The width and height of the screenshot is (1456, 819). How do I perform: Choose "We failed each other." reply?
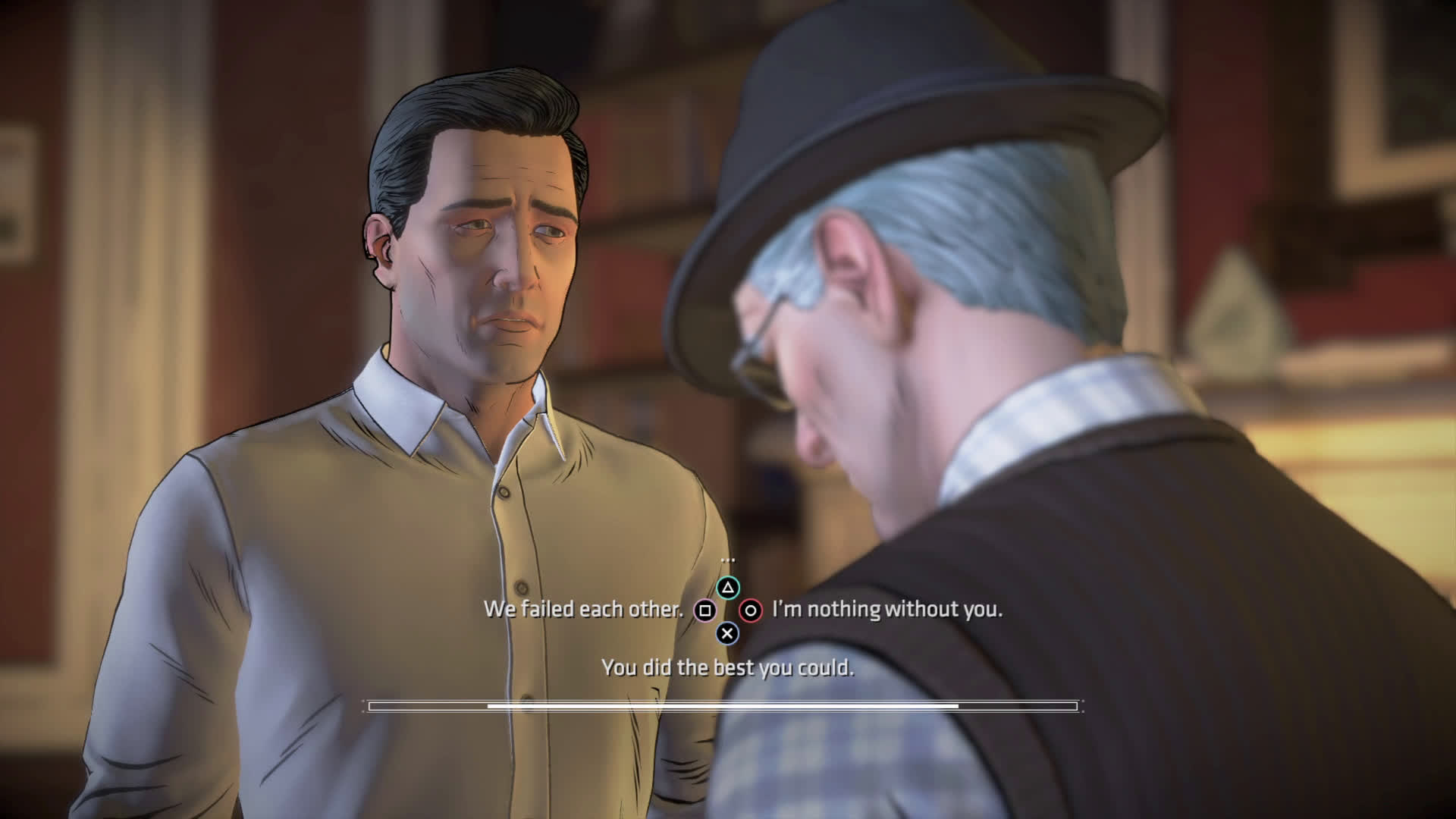click(583, 610)
